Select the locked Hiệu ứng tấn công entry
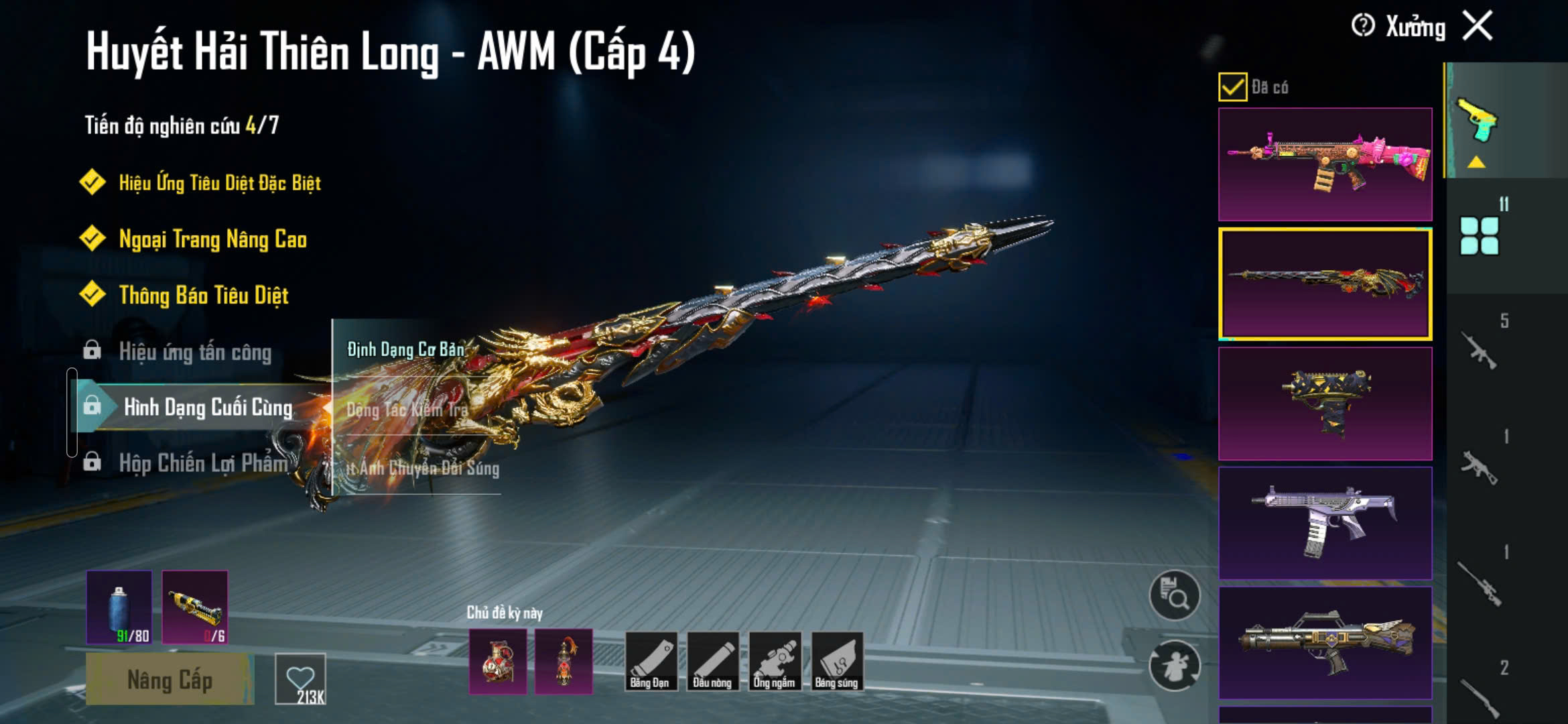The image size is (1568, 724). pos(194,351)
